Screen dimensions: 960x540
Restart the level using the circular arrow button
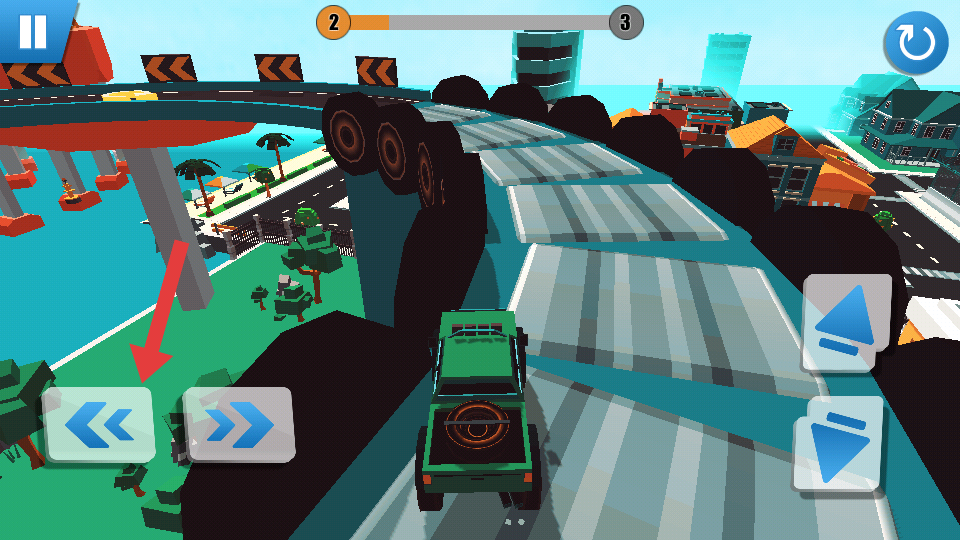(x=915, y=44)
